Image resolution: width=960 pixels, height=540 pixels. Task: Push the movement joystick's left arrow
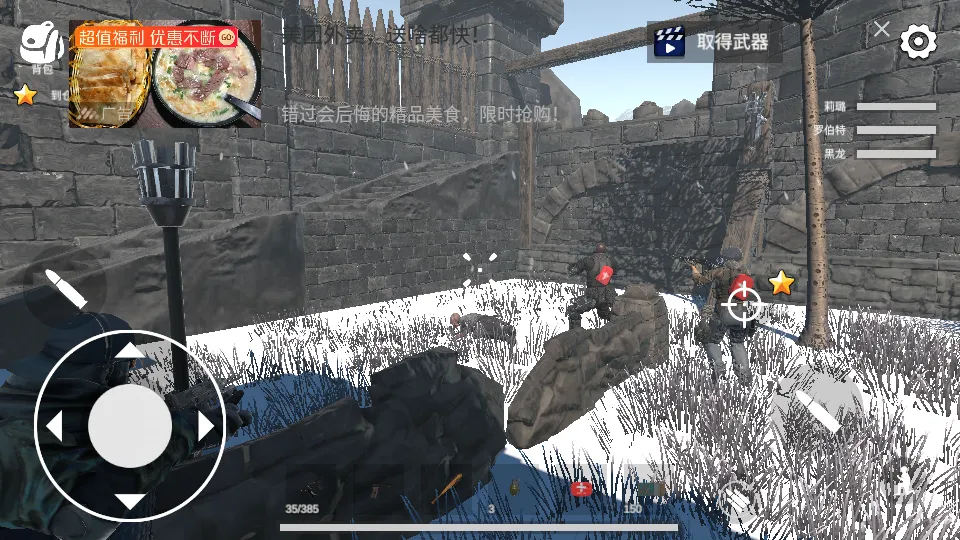54,427
